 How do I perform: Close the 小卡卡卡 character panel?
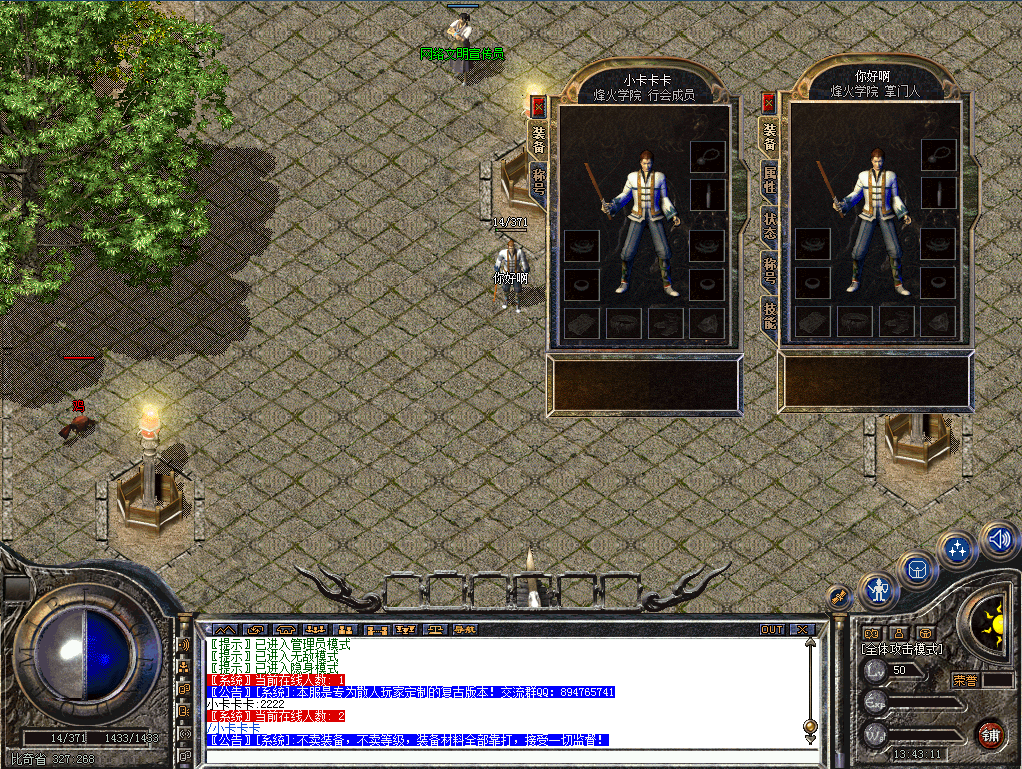(538, 106)
